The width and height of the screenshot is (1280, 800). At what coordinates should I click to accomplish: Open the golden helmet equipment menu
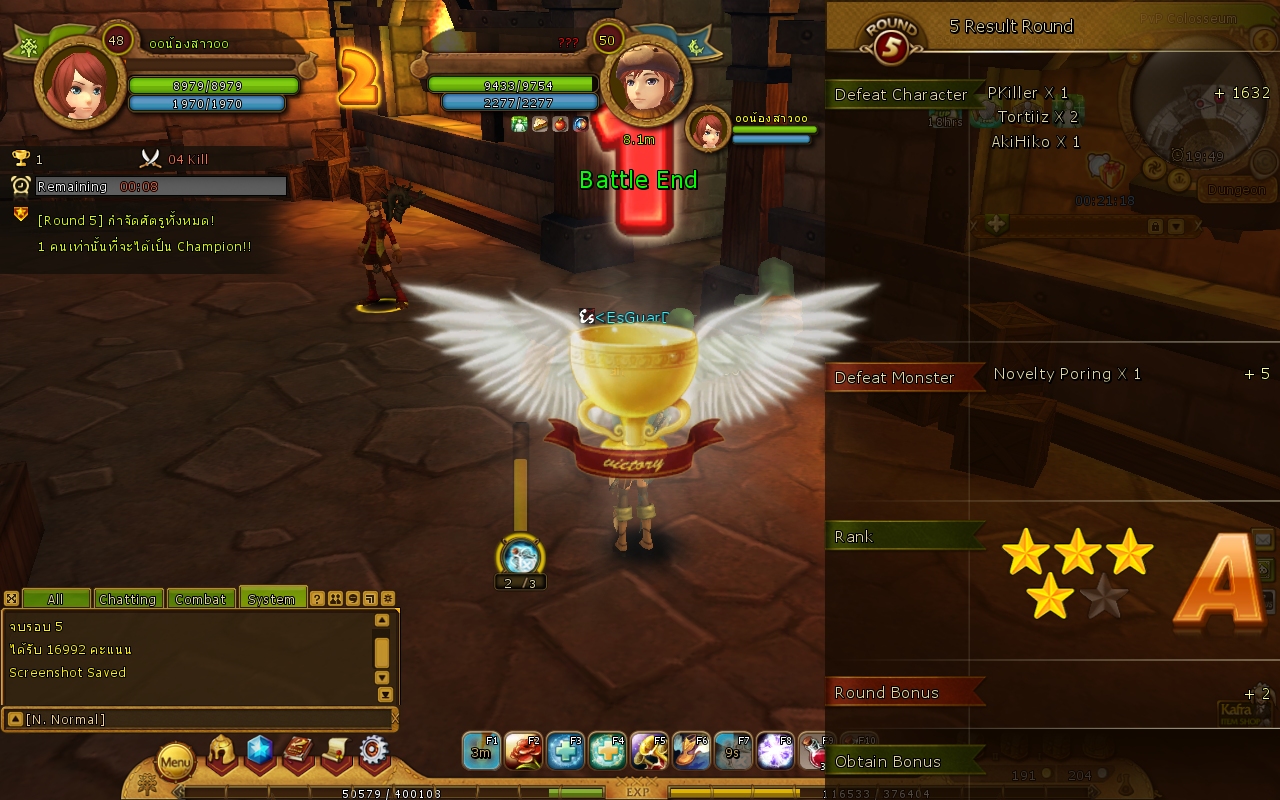222,752
